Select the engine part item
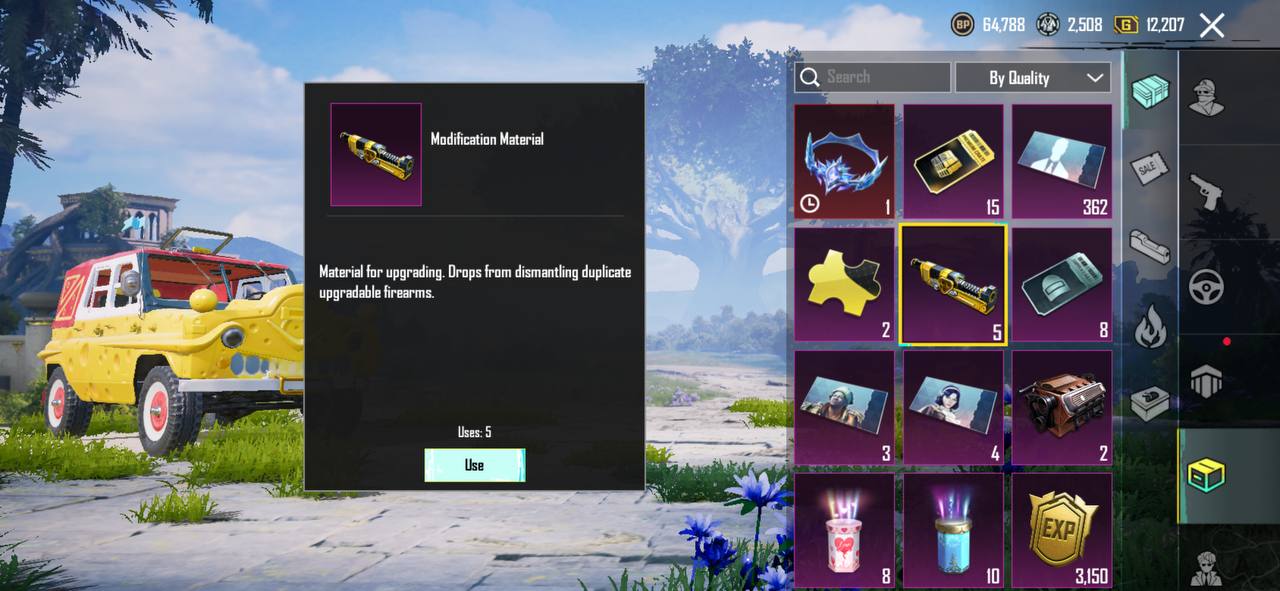This screenshot has height=591, width=1280. pos(1062,407)
